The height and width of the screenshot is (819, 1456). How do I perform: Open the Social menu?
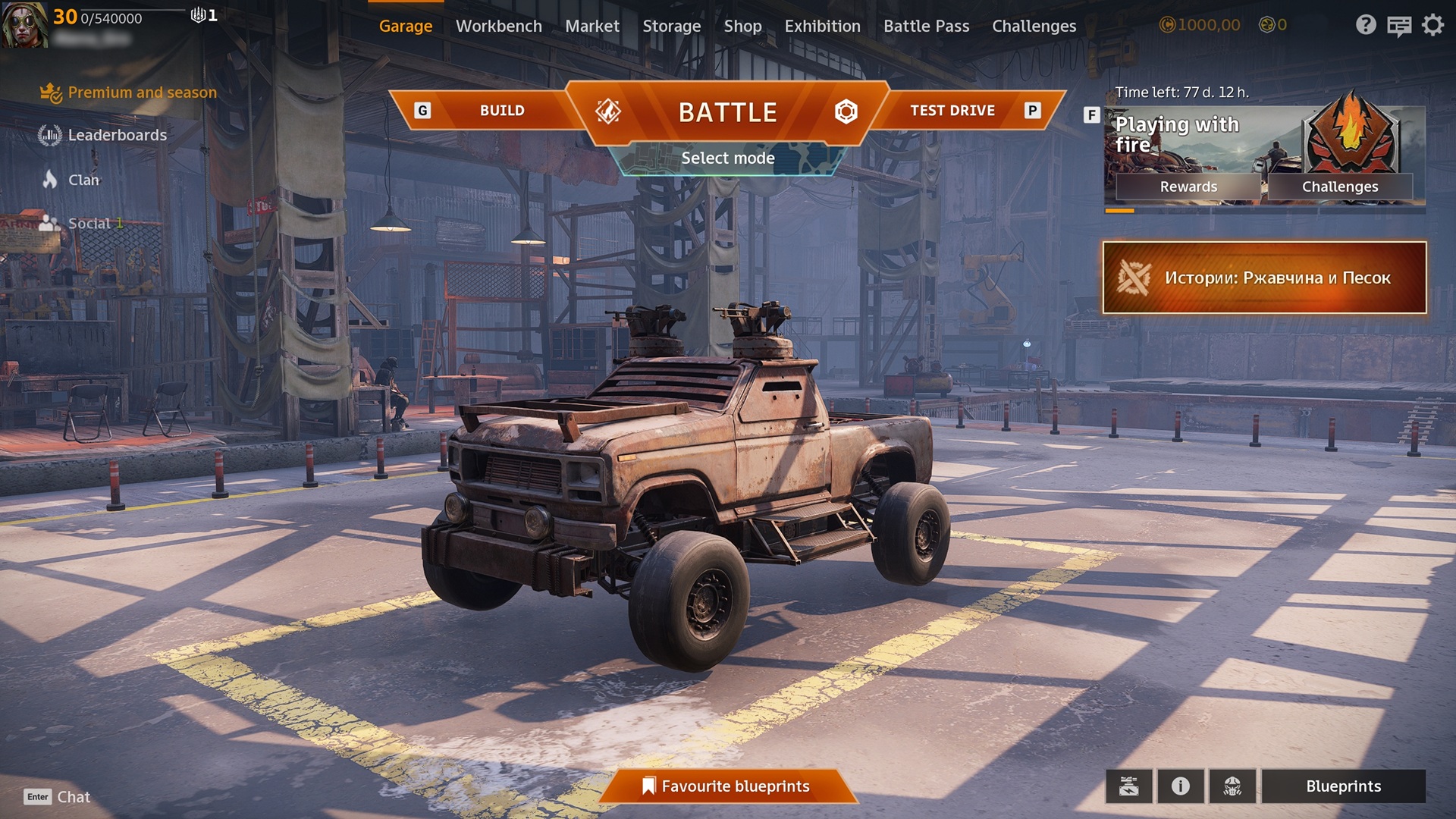89,224
